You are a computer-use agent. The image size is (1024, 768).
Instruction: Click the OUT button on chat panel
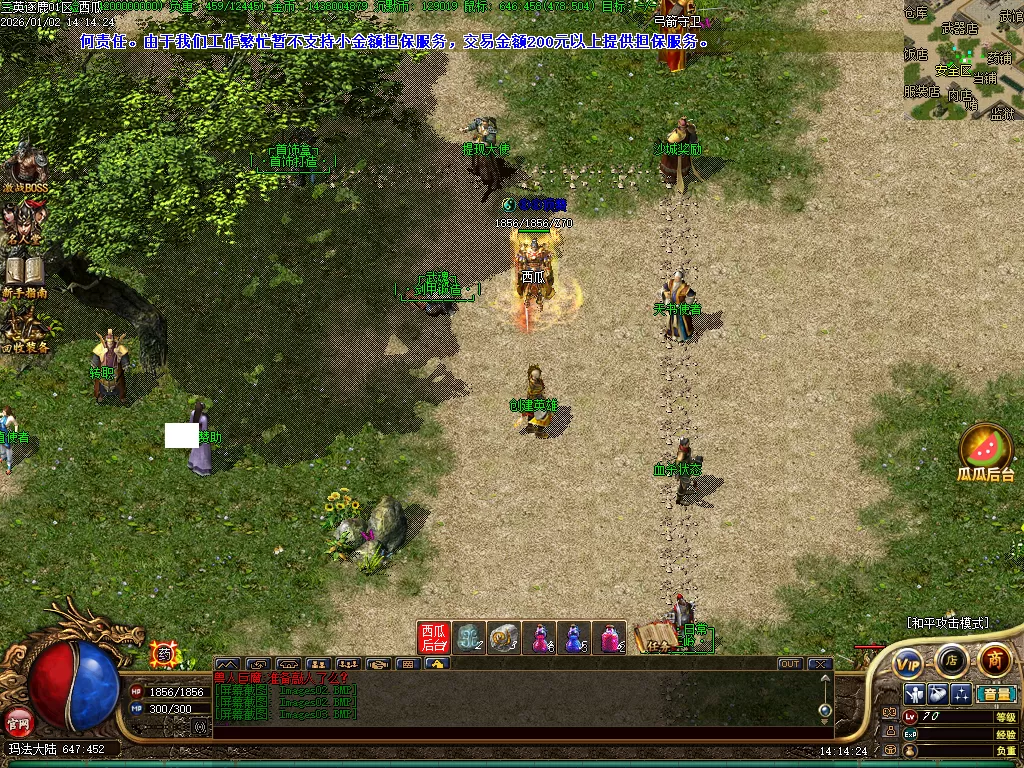click(x=790, y=664)
